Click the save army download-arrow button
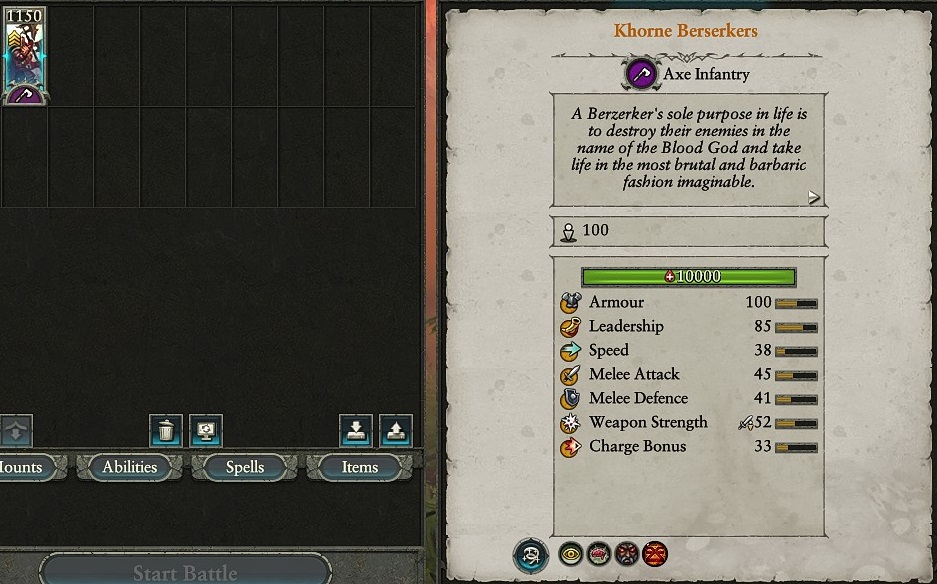937x584 pixels. (x=356, y=431)
